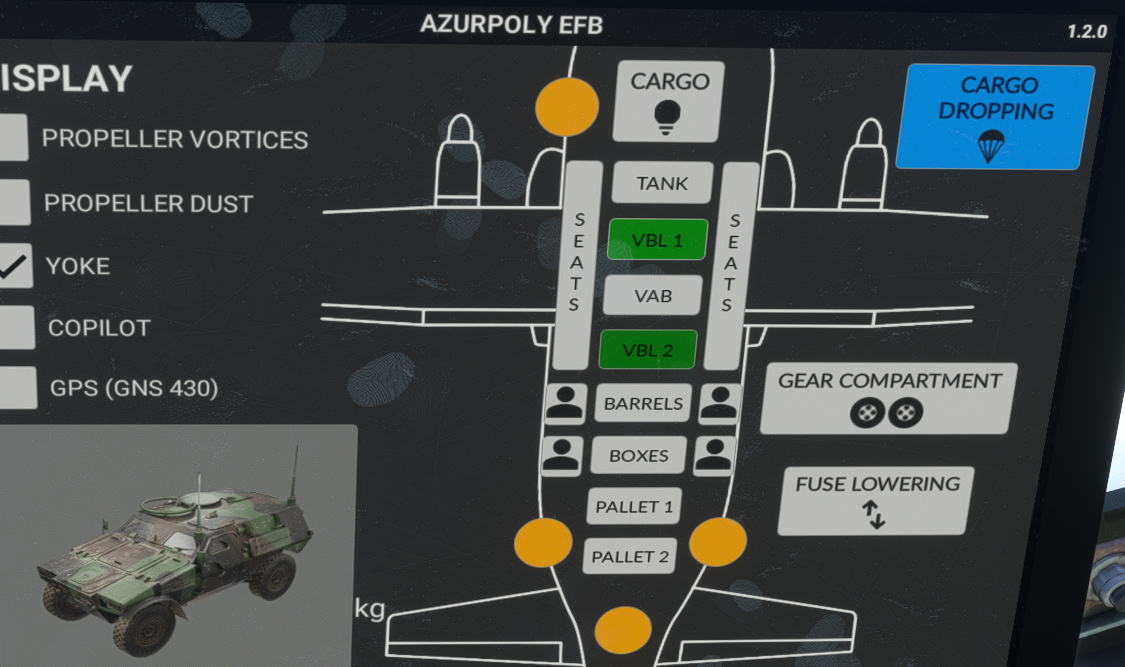
Task: Open the Gear Compartment button
Action: click(x=888, y=397)
